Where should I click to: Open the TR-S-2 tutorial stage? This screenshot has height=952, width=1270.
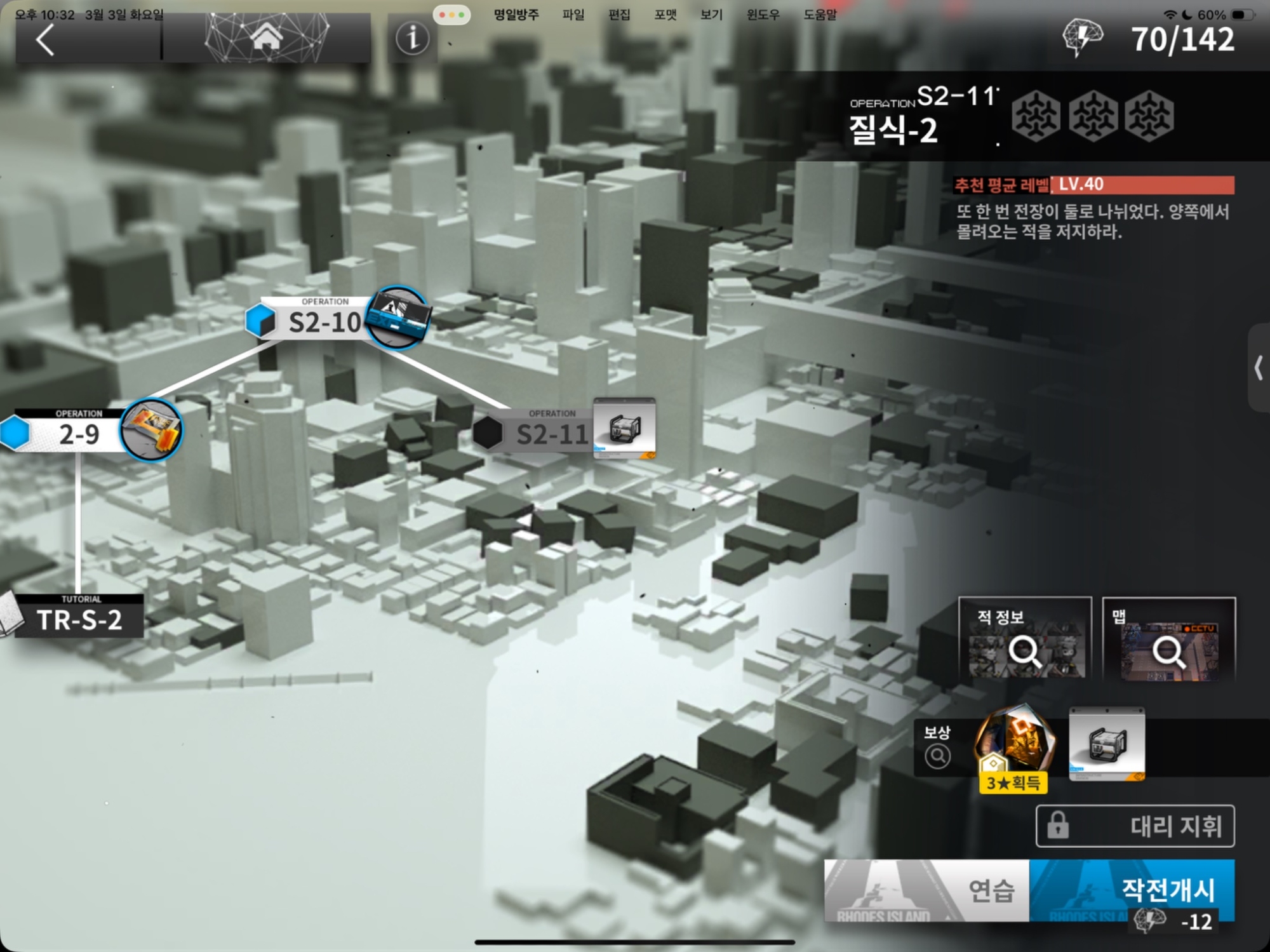click(79, 619)
